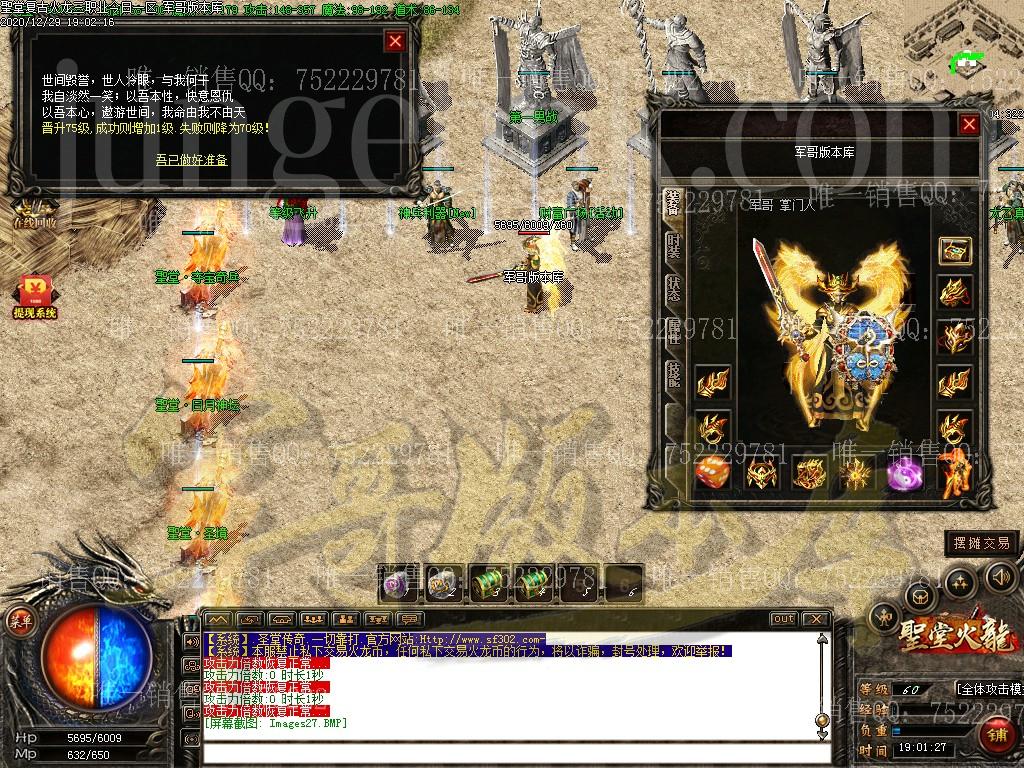Viewport: 1024px width, 768px height.
Task: Close the chat window with its X
Action: click(815, 619)
